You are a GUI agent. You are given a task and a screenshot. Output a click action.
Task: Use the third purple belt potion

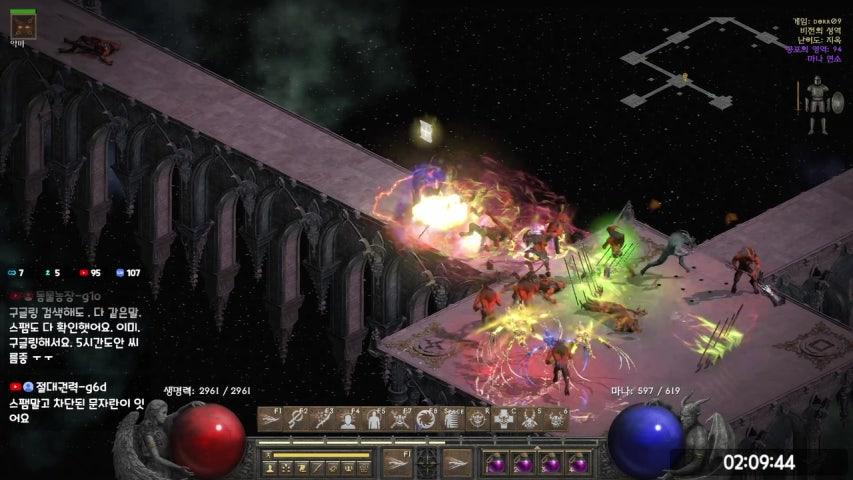pos(549,463)
